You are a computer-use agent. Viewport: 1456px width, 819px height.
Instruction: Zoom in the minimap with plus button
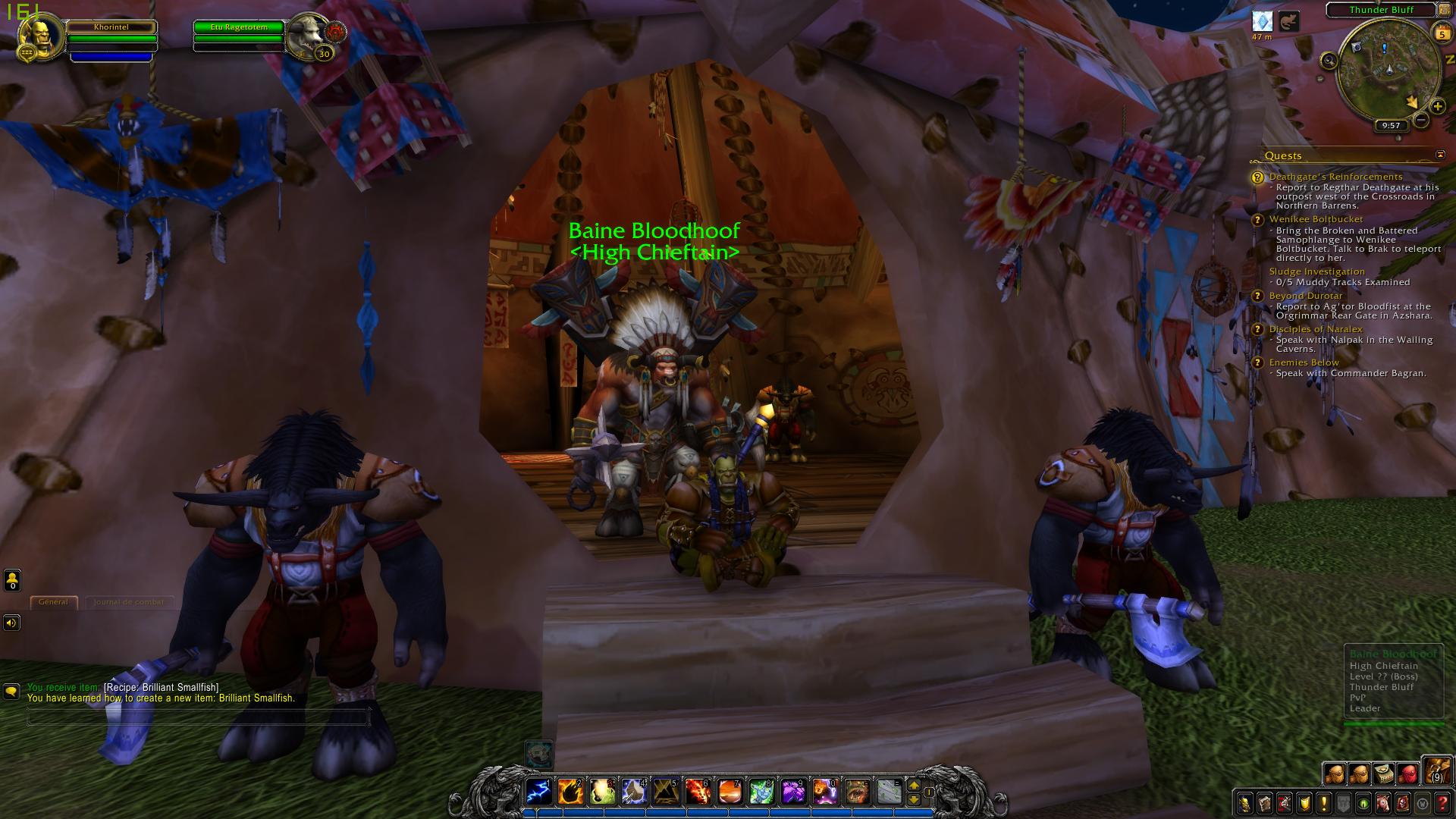click(x=1437, y=106)
